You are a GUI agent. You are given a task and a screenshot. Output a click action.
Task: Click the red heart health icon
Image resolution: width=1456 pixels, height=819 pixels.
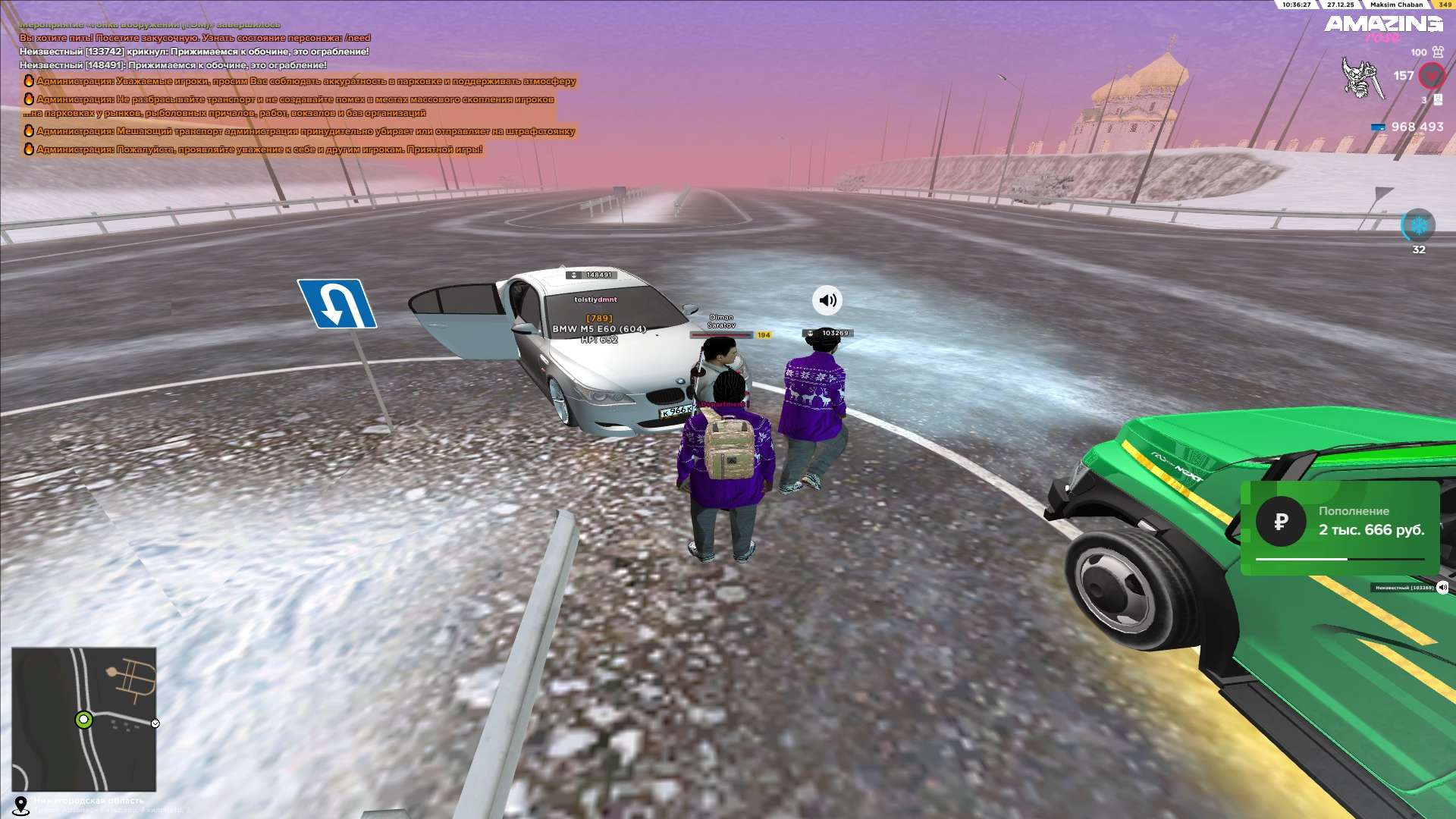tap(1432, 76)
